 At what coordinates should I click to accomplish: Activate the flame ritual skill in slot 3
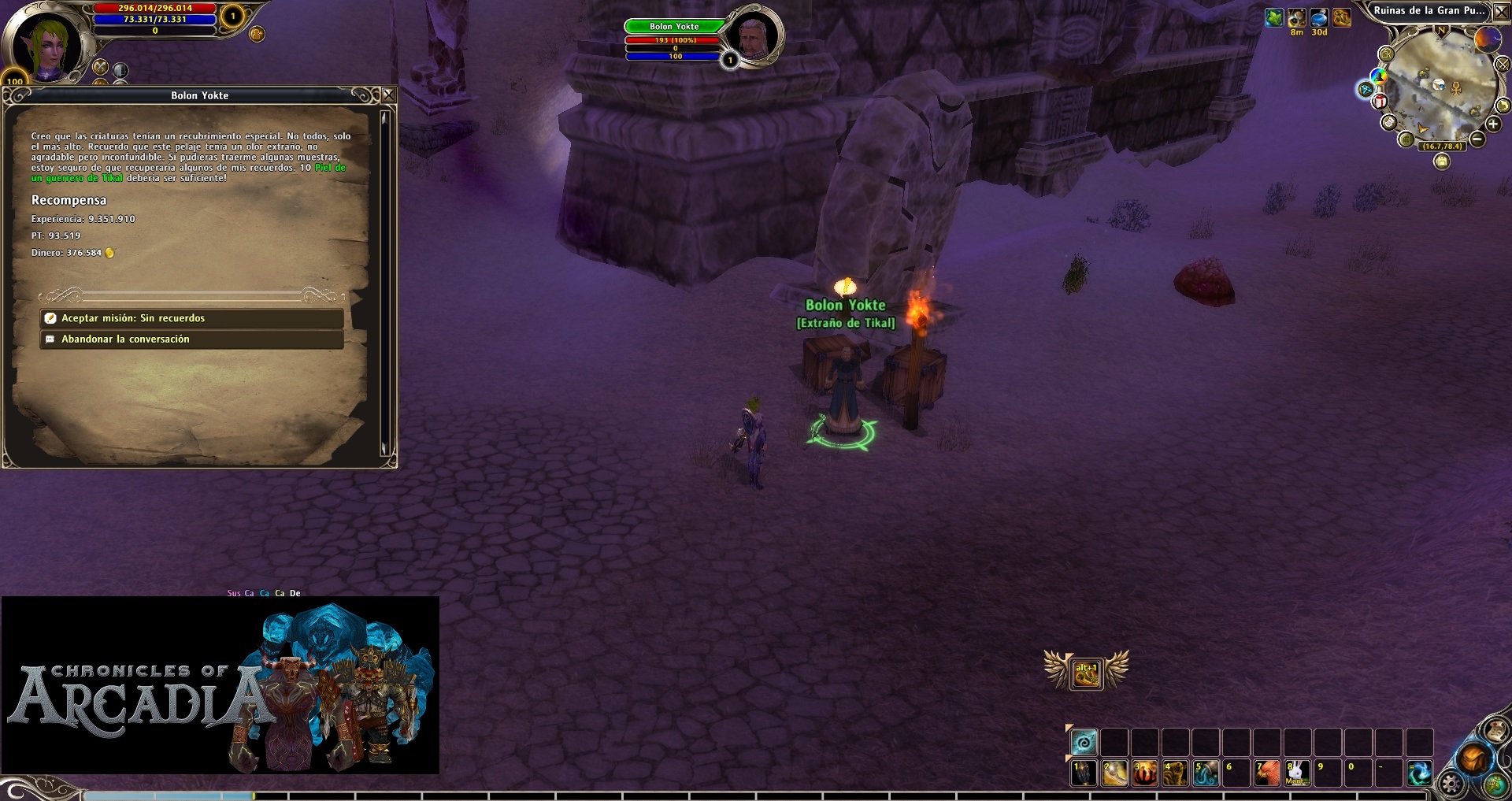[x=1144, y=773]
